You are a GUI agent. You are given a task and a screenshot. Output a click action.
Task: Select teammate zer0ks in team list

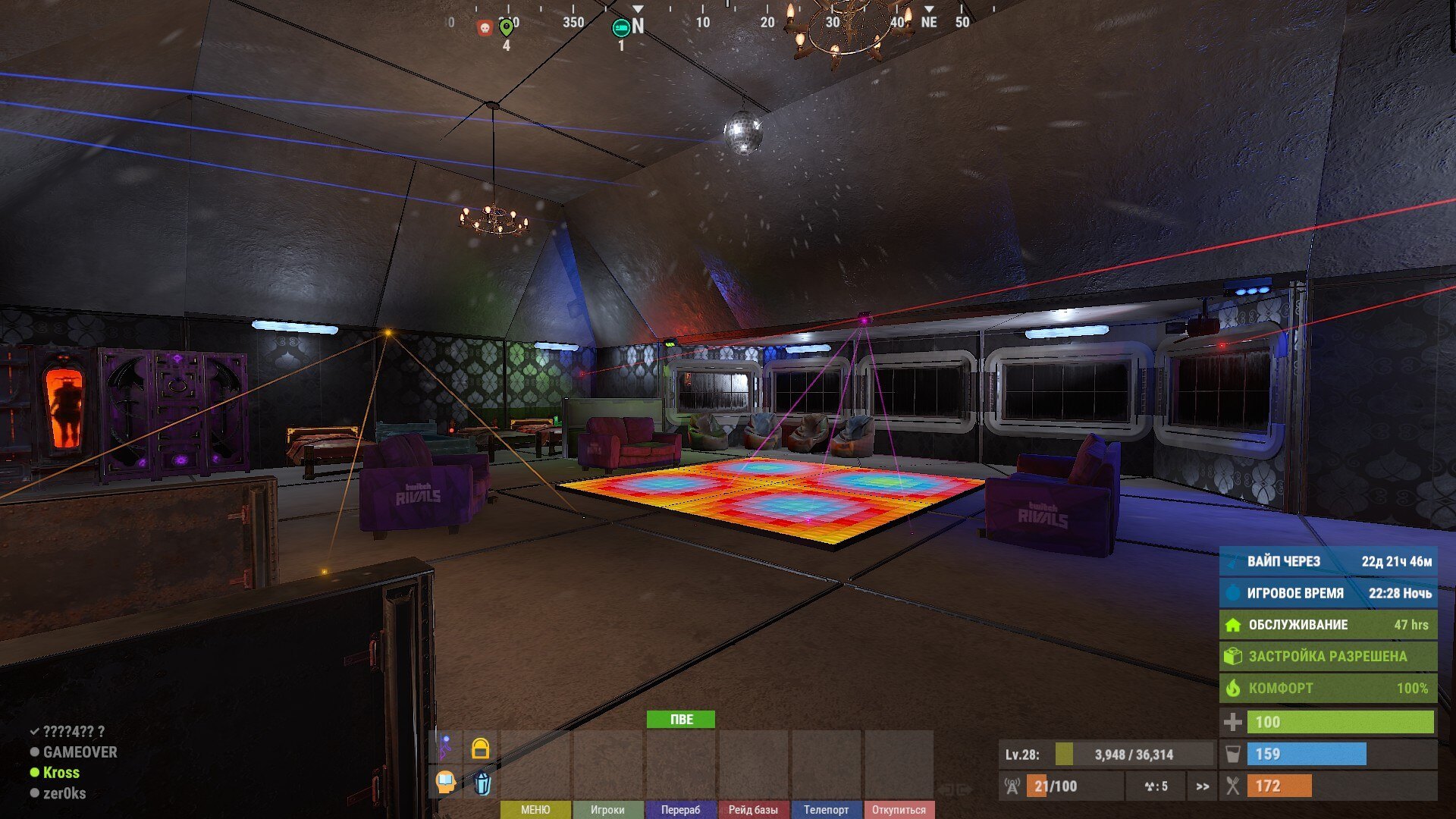click(x=64, y=793)
